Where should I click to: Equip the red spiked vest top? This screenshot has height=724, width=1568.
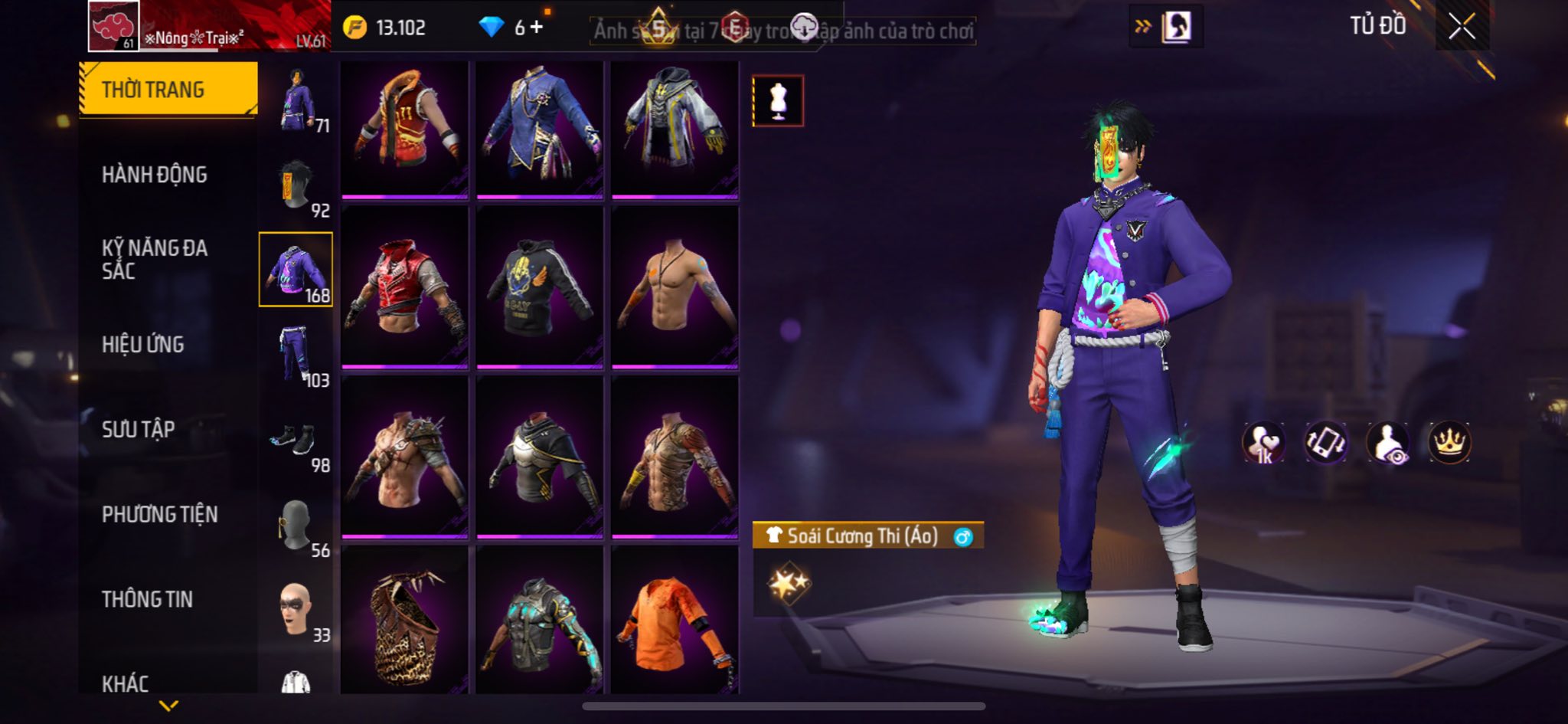pyautogui.click(x=404, y=287)
